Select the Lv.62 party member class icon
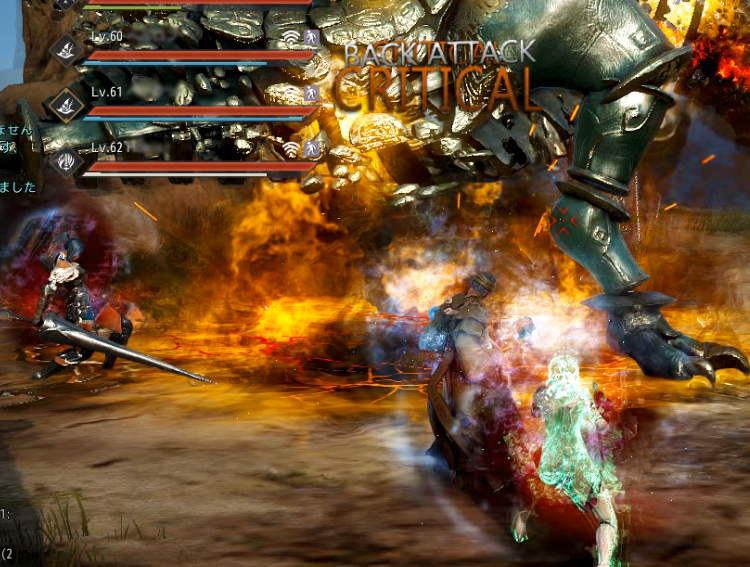 (x=66, y=159)
